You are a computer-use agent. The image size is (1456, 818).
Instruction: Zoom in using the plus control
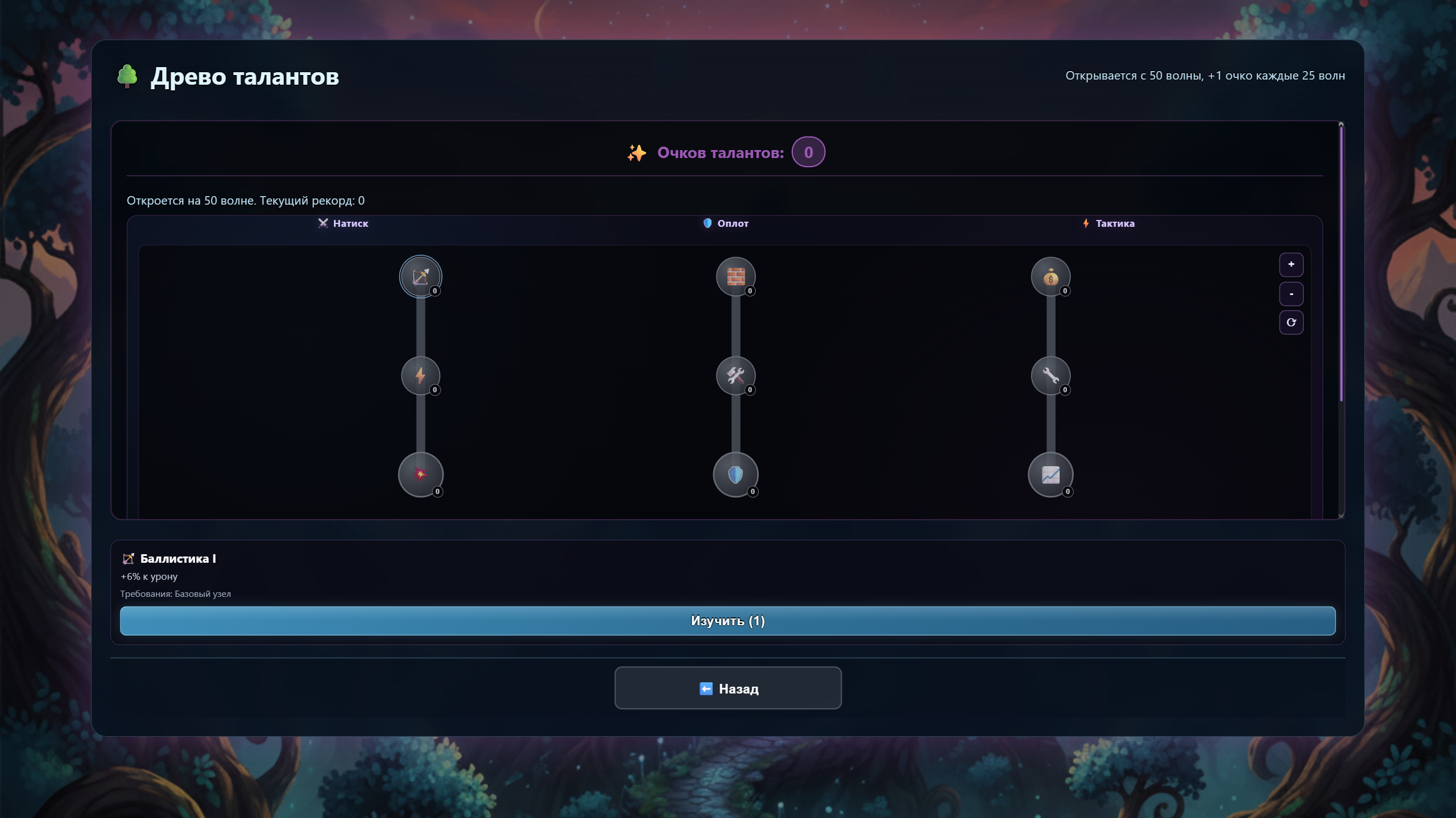[1291, 264]
